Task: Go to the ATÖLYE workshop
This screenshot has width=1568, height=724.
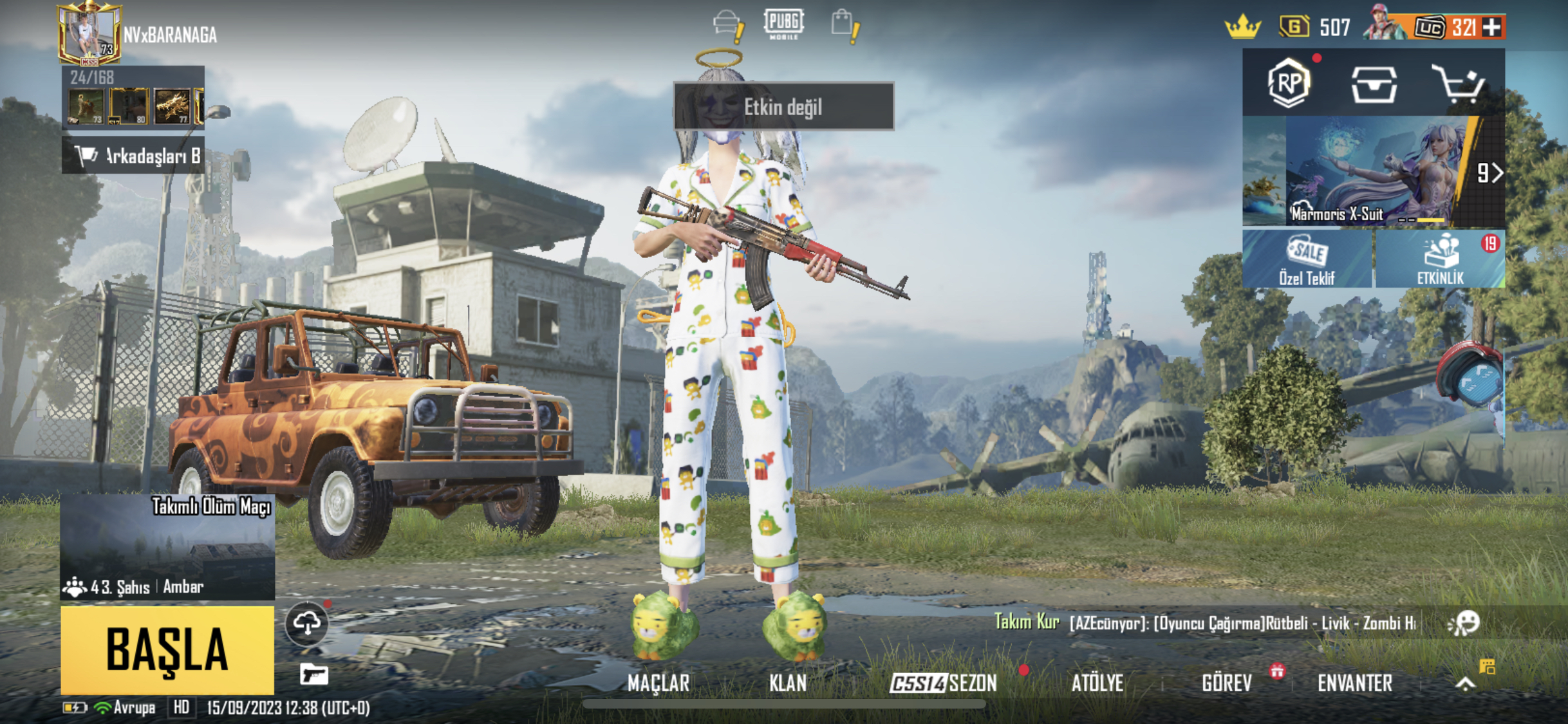Action: coord(1097,683)
